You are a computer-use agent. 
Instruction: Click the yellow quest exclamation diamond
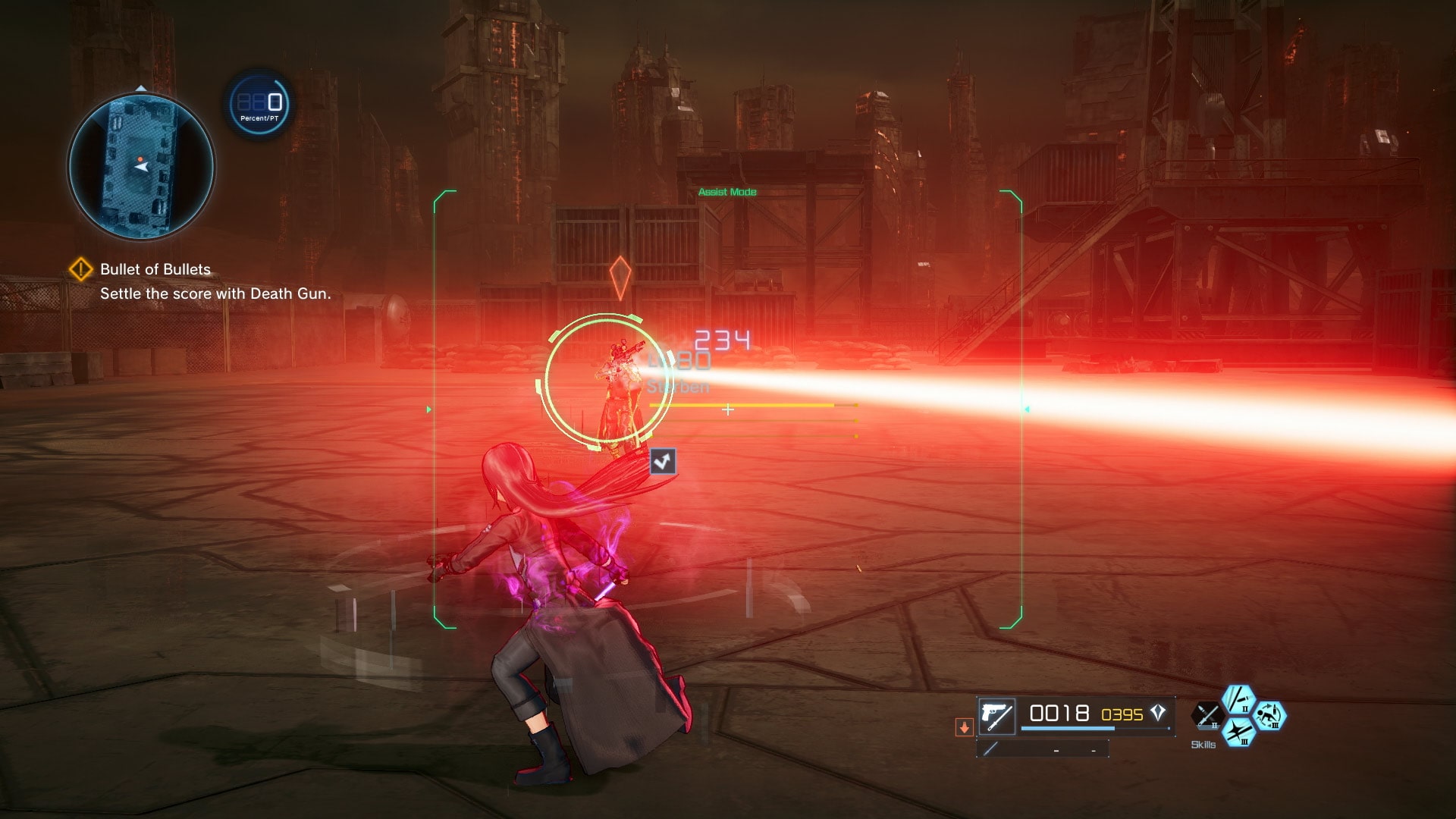(82, 268)
